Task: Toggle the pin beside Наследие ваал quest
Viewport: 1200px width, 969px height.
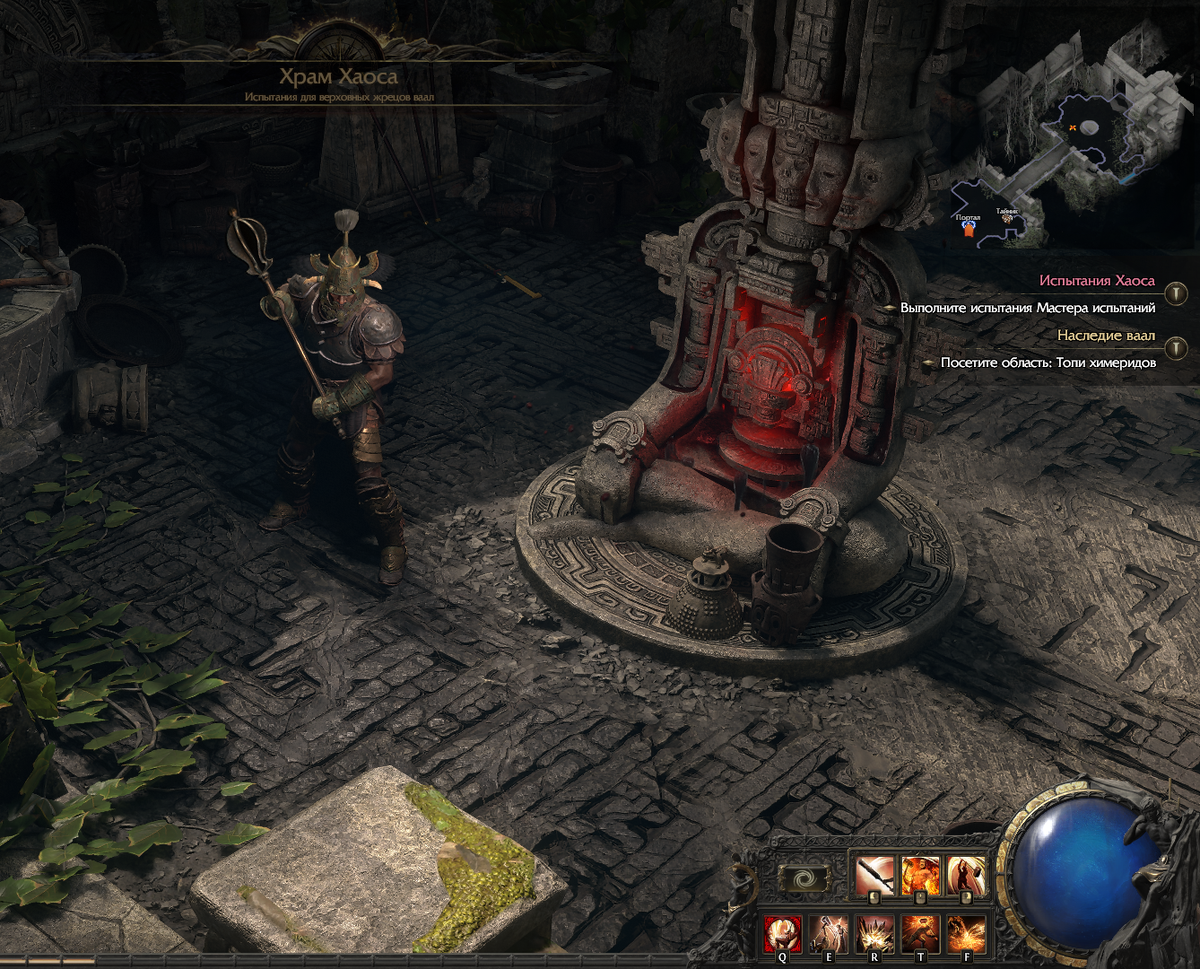Action: tap(1177, 348)
